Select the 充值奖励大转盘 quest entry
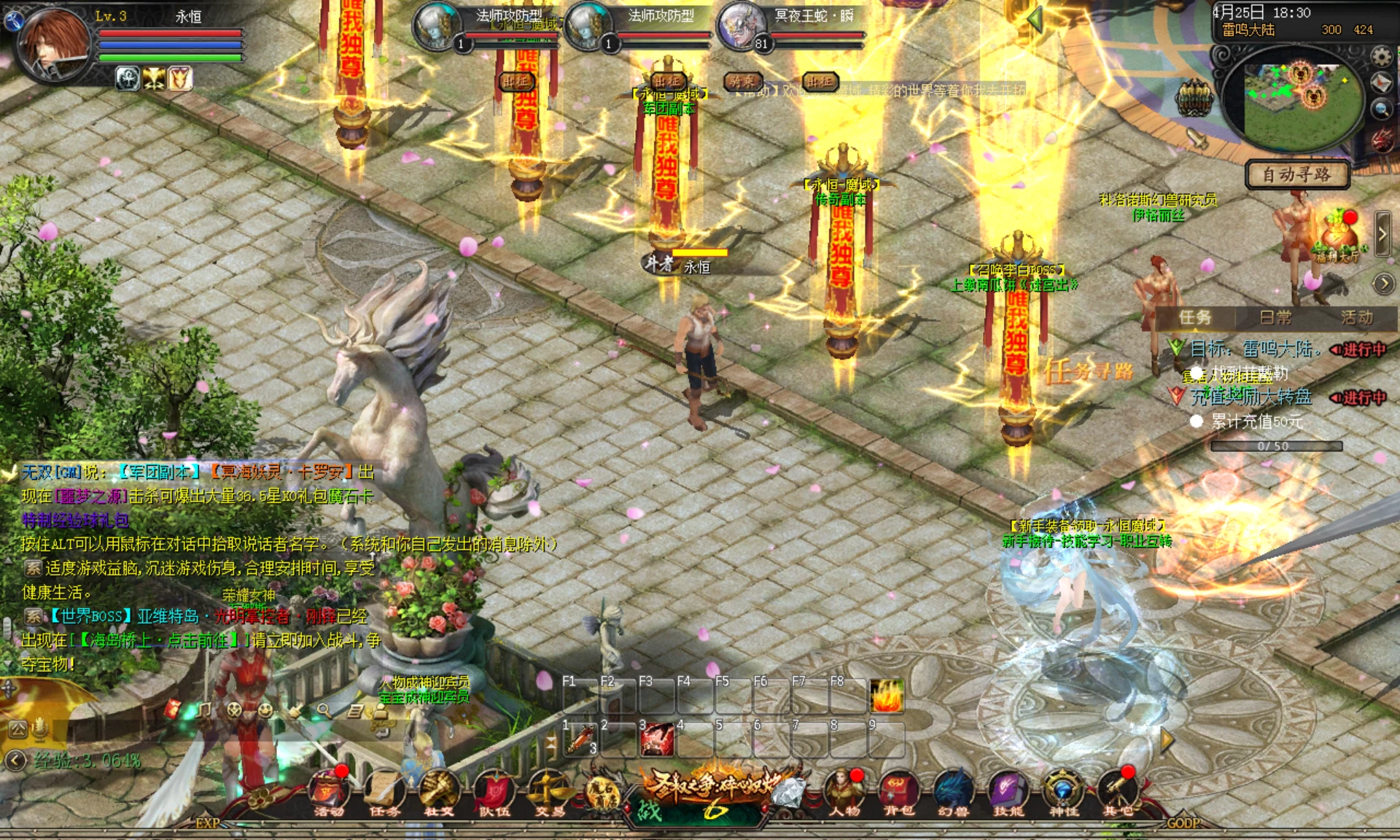Viewport: 1400px width, 840px height. point(1251,397)
